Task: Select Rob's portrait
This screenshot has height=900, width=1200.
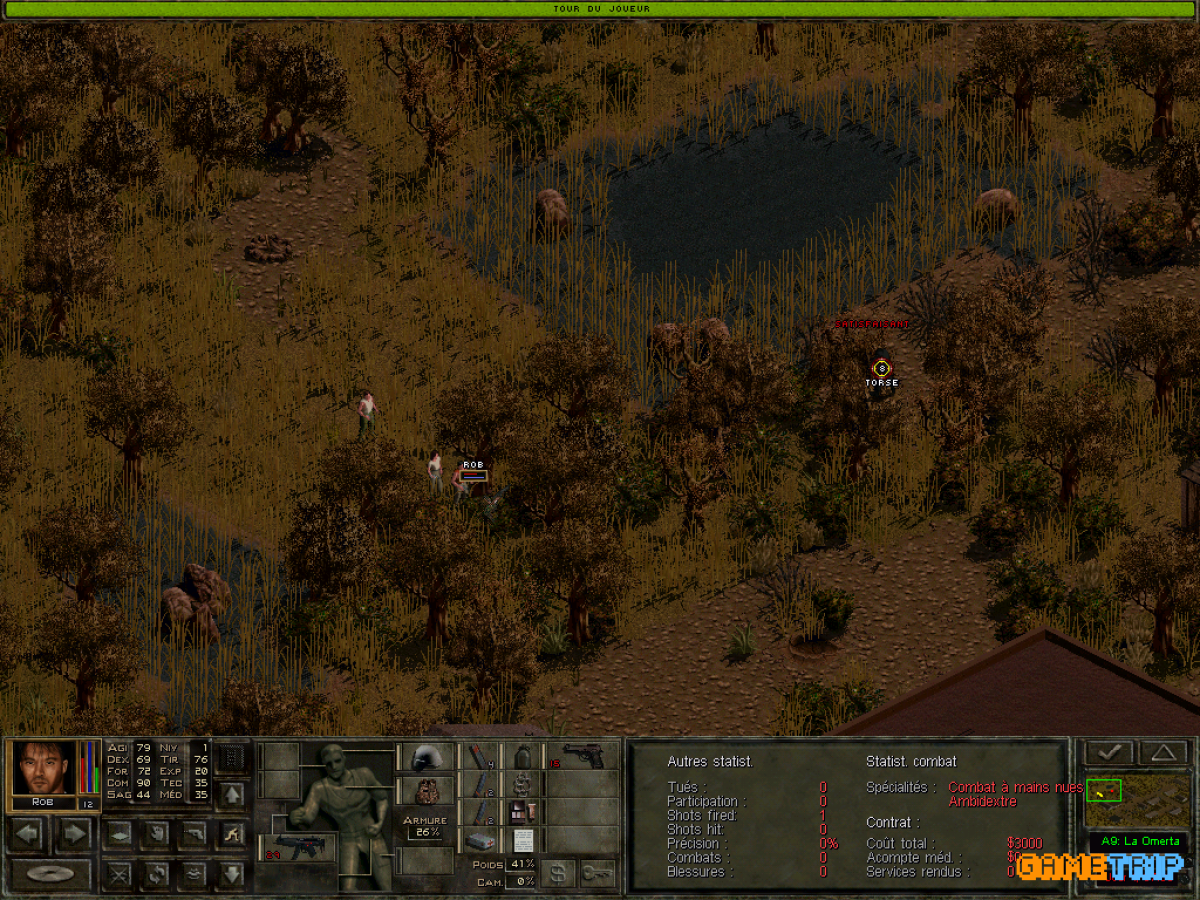Action: (x=44, y=768)
